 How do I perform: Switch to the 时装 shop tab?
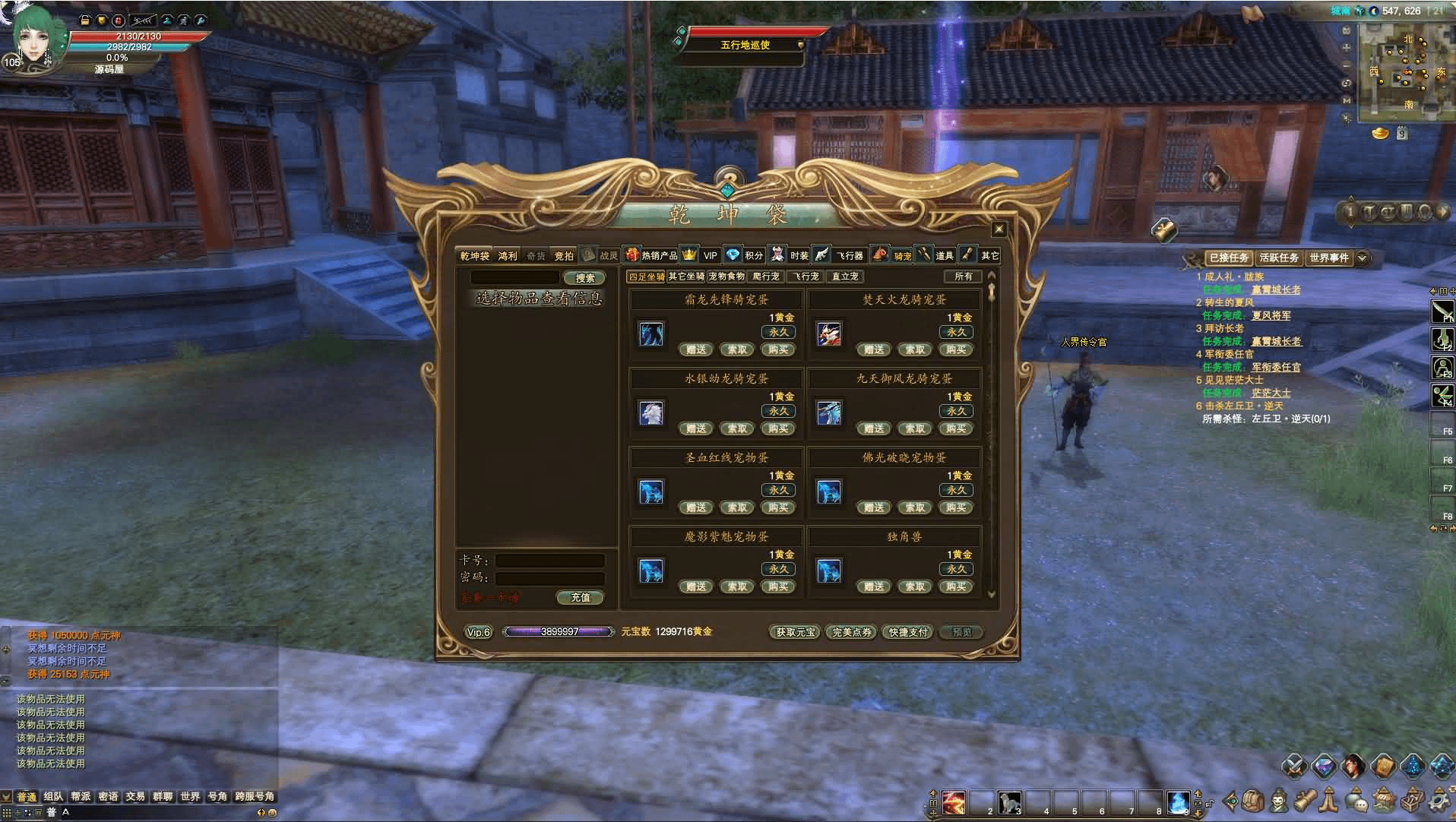pyautogui.click(x=798, y=256)
